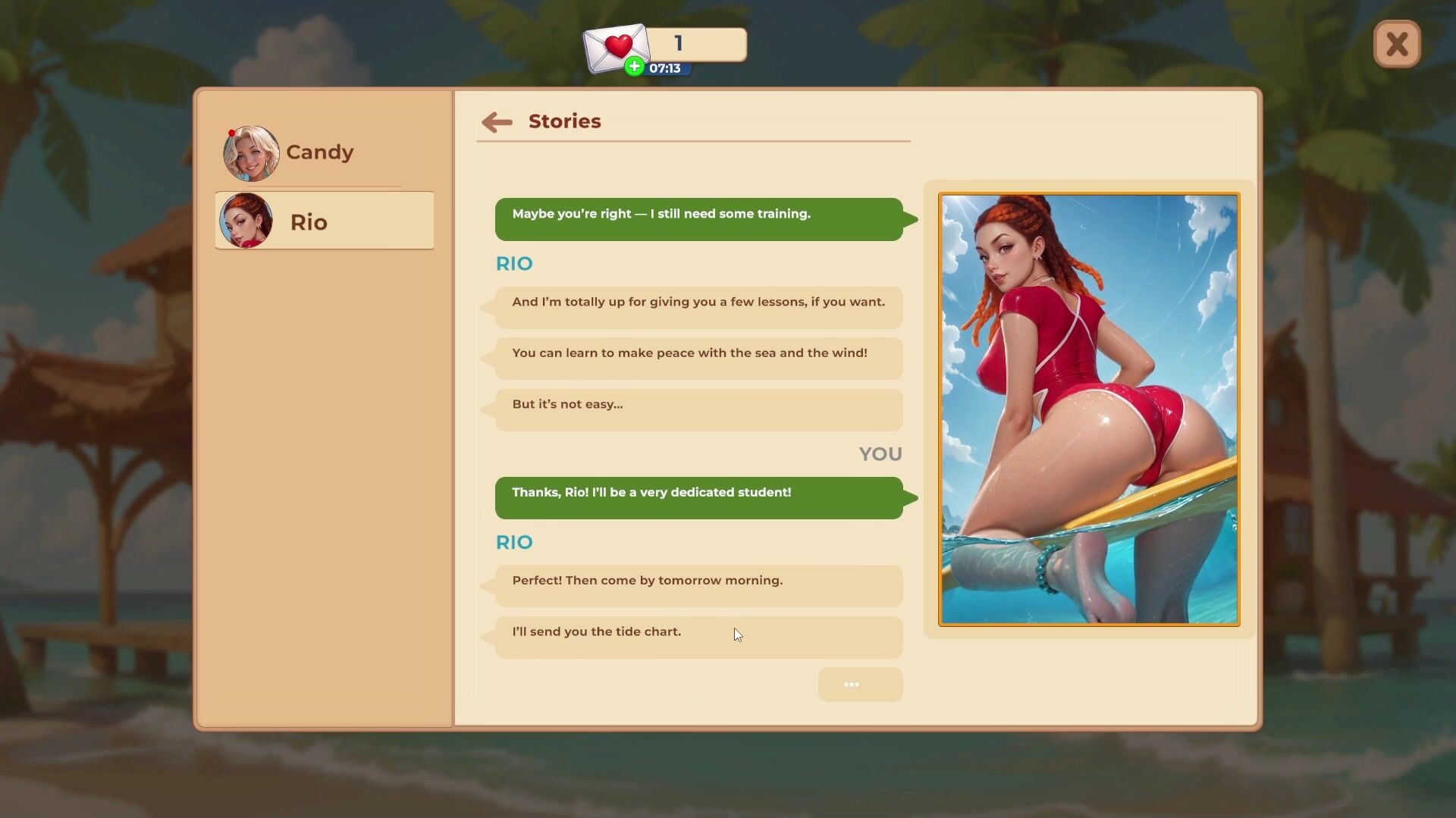Image resolution: width=1456 pixels, height=818 pixels.
Task: Enlarge Rio's surfboard picture
Action: tap(1089, 409)
